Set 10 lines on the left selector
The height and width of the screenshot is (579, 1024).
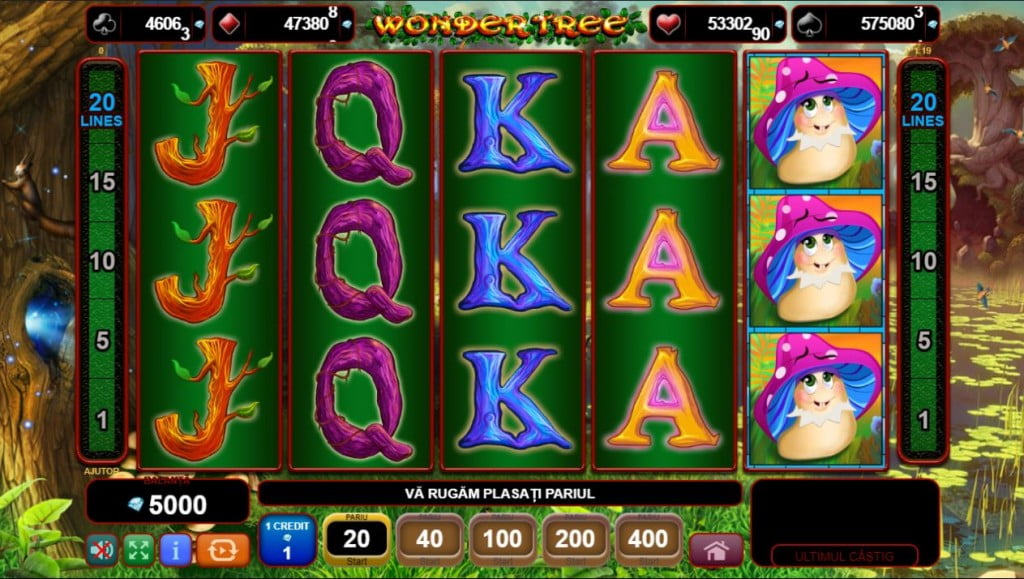[x=104, y=262]
